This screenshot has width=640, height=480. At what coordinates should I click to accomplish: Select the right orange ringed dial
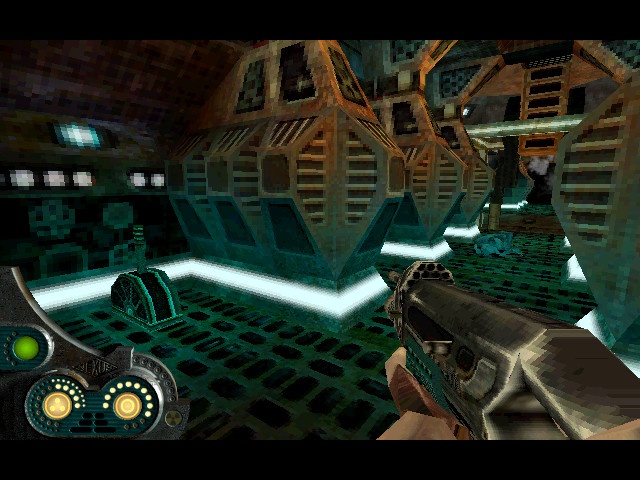[x=126, y=405]
